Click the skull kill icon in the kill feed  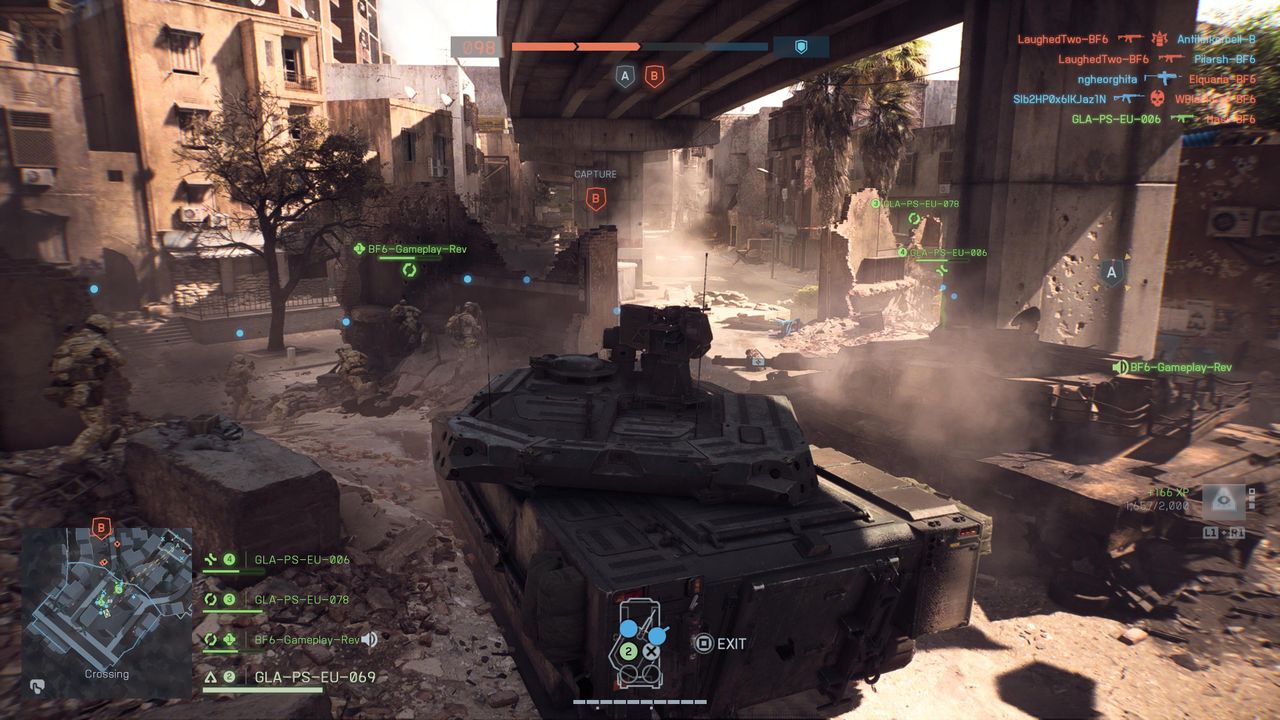1158,99
